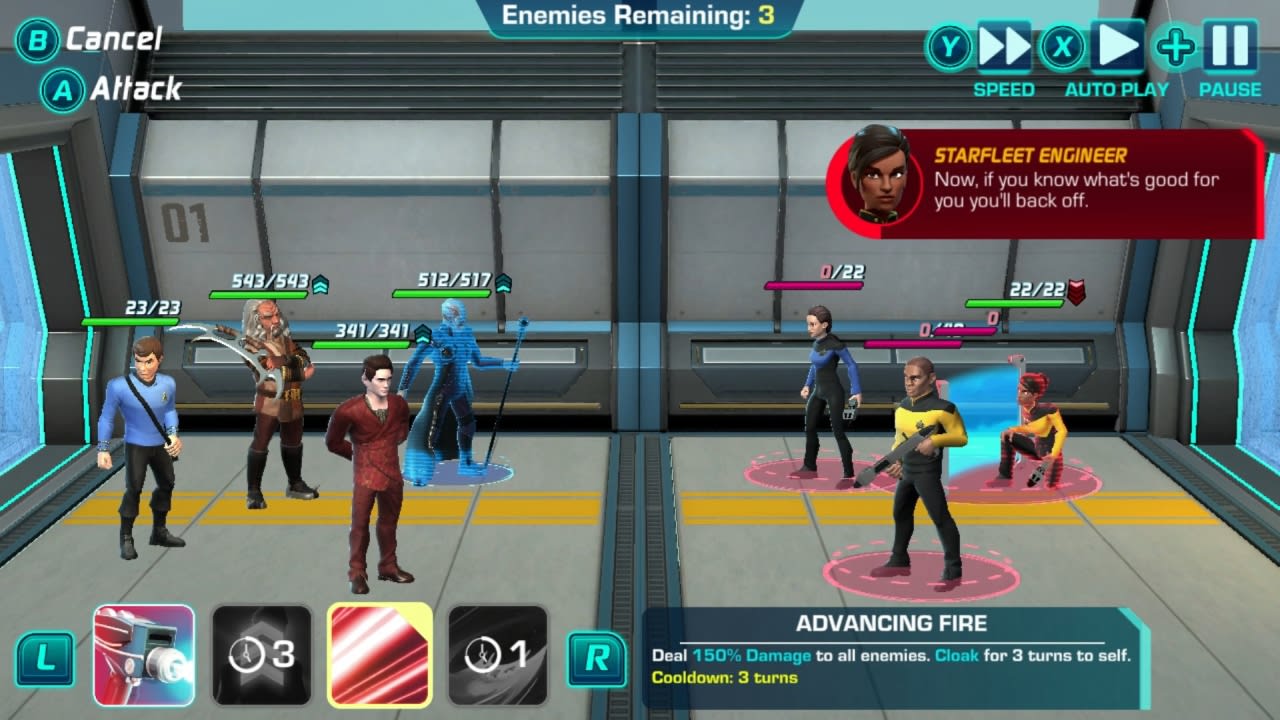
Task: Click the R shoulder button to cycle abilities right
Action: coord(595,657)
